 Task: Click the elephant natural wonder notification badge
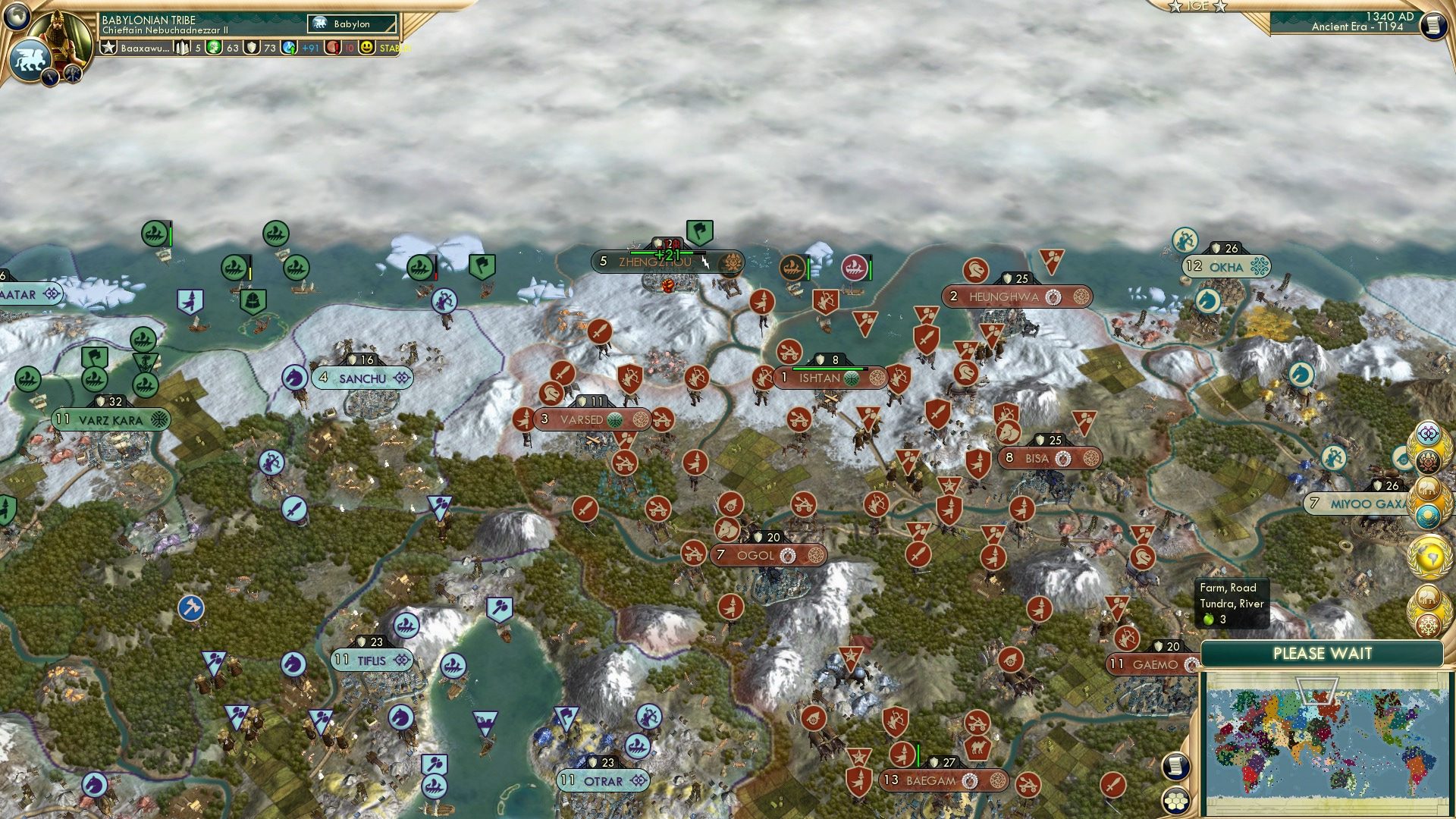[1429, 488]
